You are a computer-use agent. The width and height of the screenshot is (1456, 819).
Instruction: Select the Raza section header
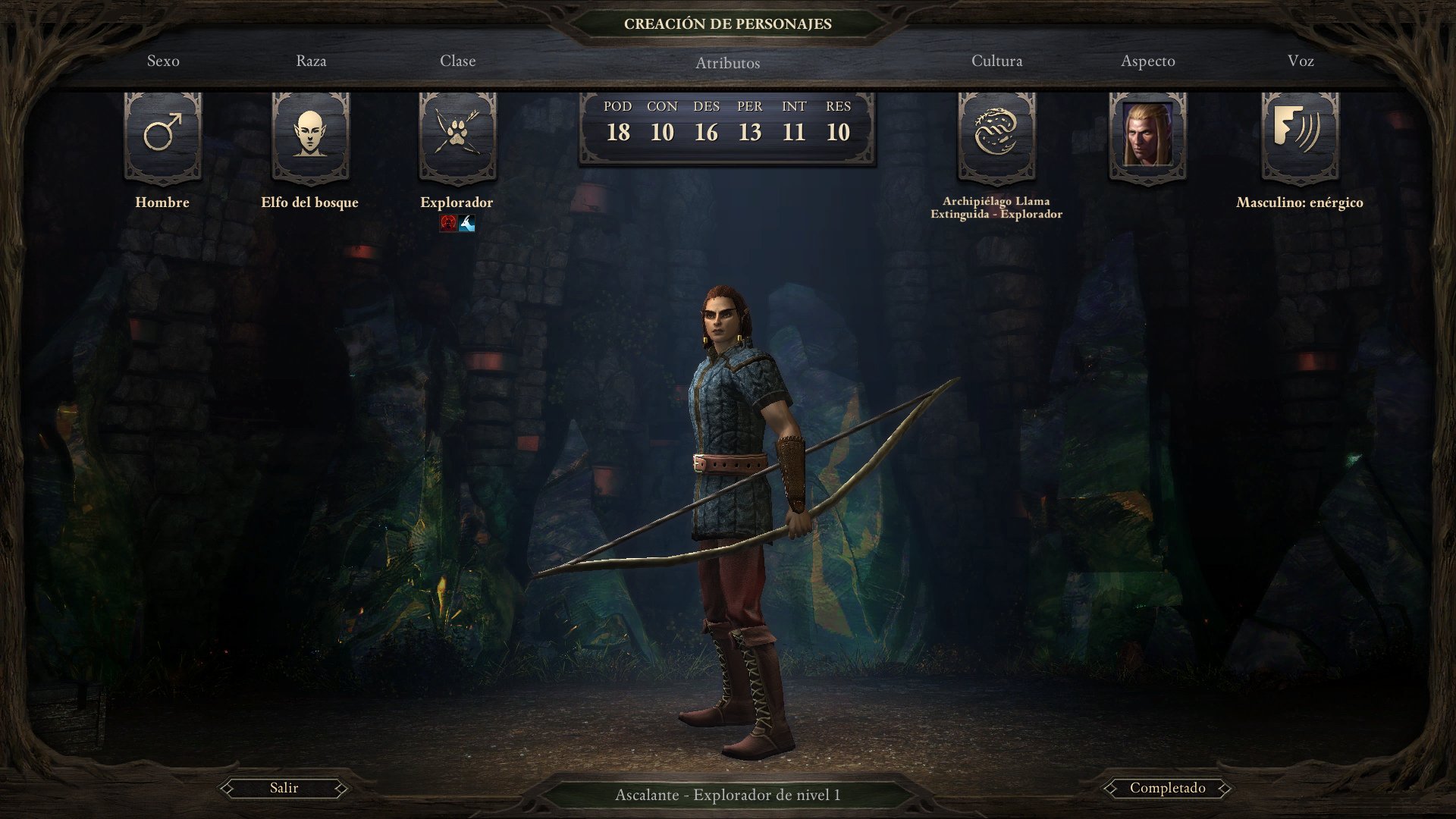pos(311,61)
